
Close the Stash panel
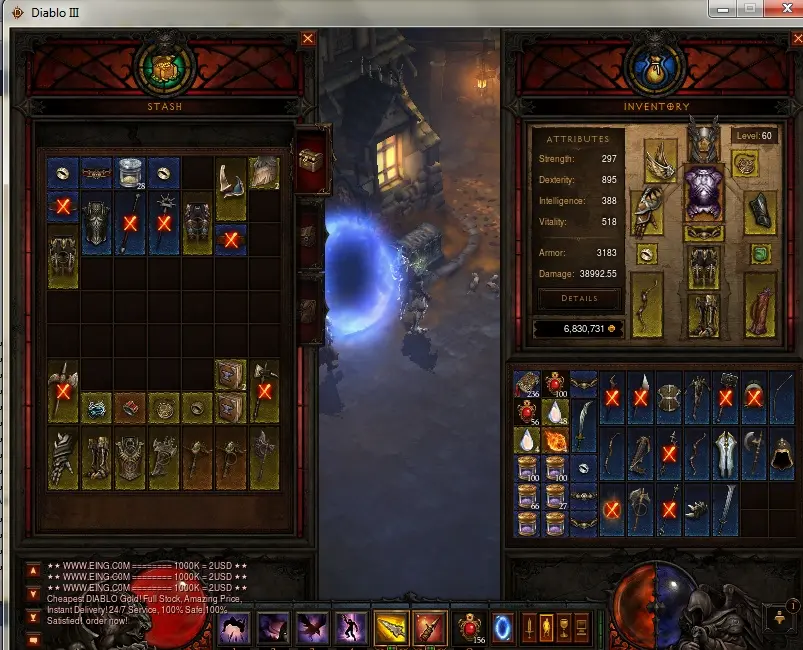pos(308,39)
